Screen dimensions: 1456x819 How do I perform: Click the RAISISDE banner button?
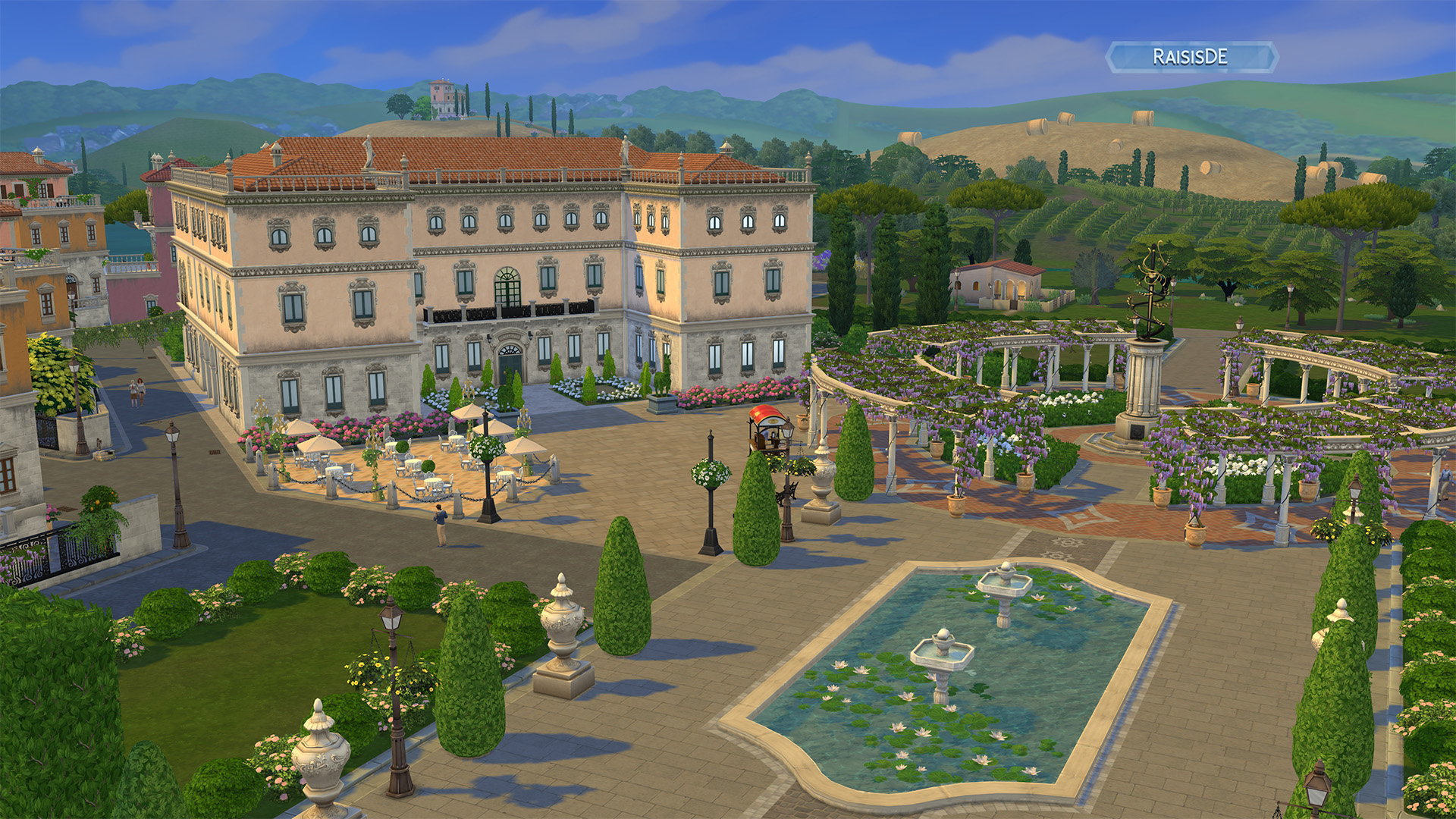pyautogui.click(x=1191, y=58)
